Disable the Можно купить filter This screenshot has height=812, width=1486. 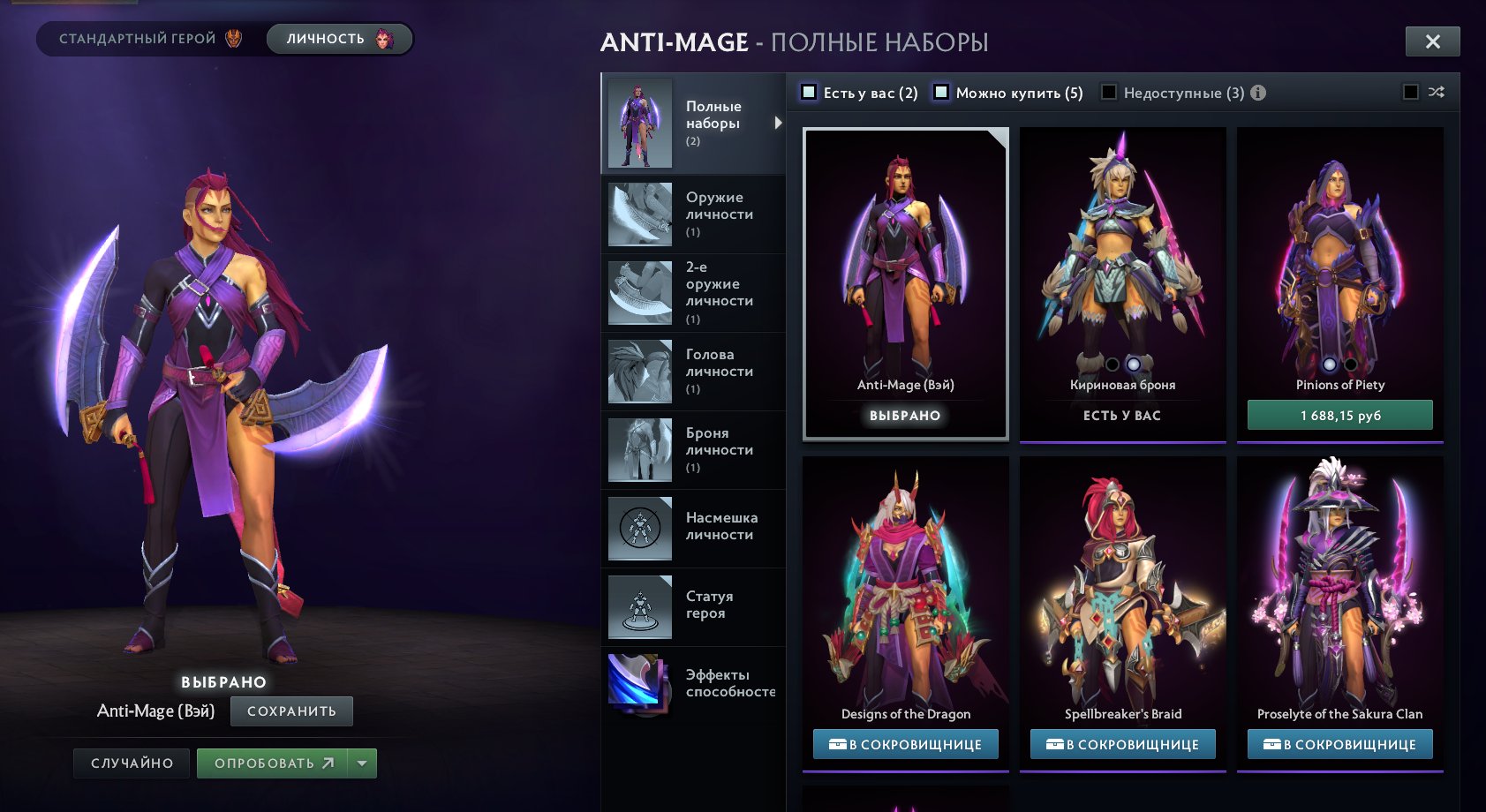(941, 92)
